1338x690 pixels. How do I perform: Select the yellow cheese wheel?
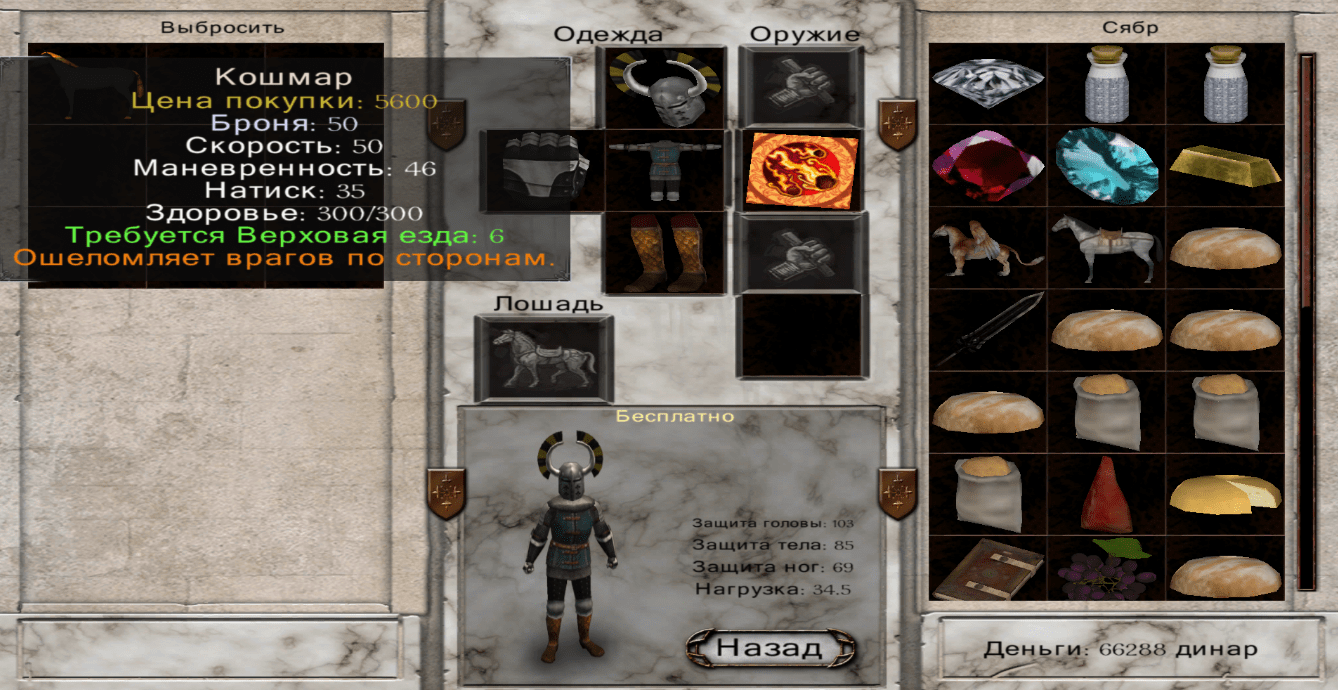coord(1224,494)
